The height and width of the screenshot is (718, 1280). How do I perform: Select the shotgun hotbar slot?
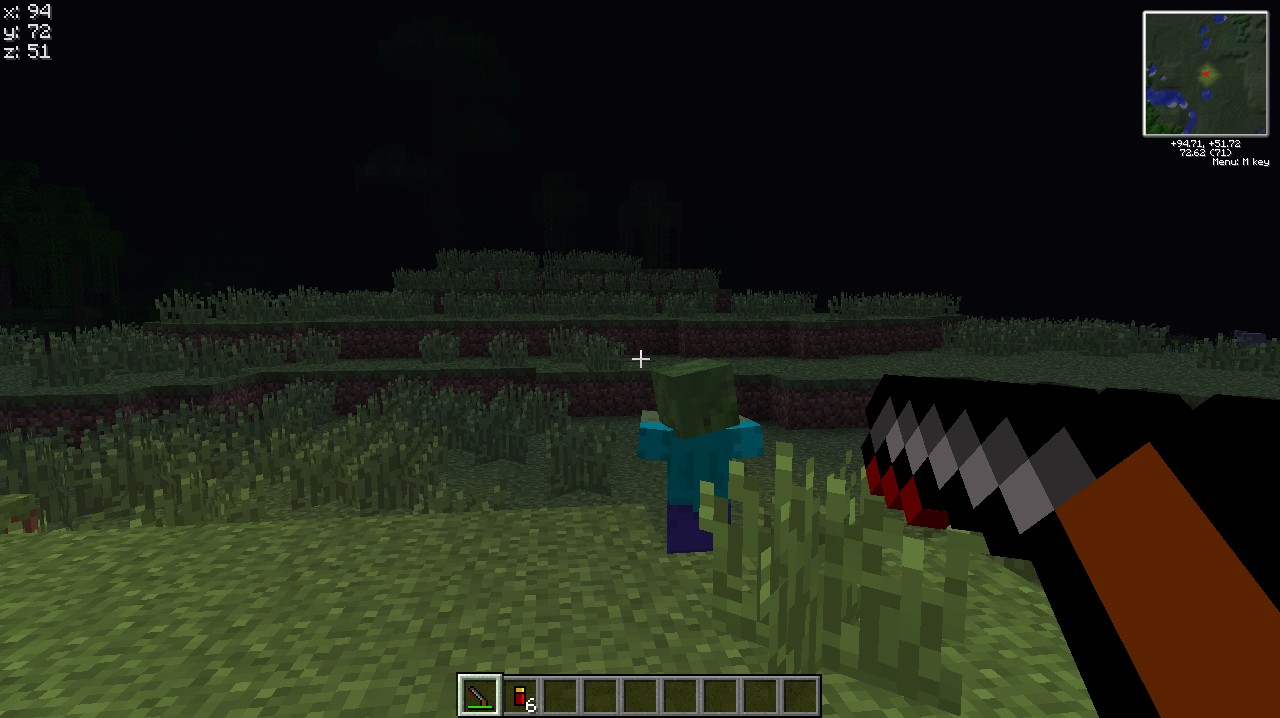[479, 695]
